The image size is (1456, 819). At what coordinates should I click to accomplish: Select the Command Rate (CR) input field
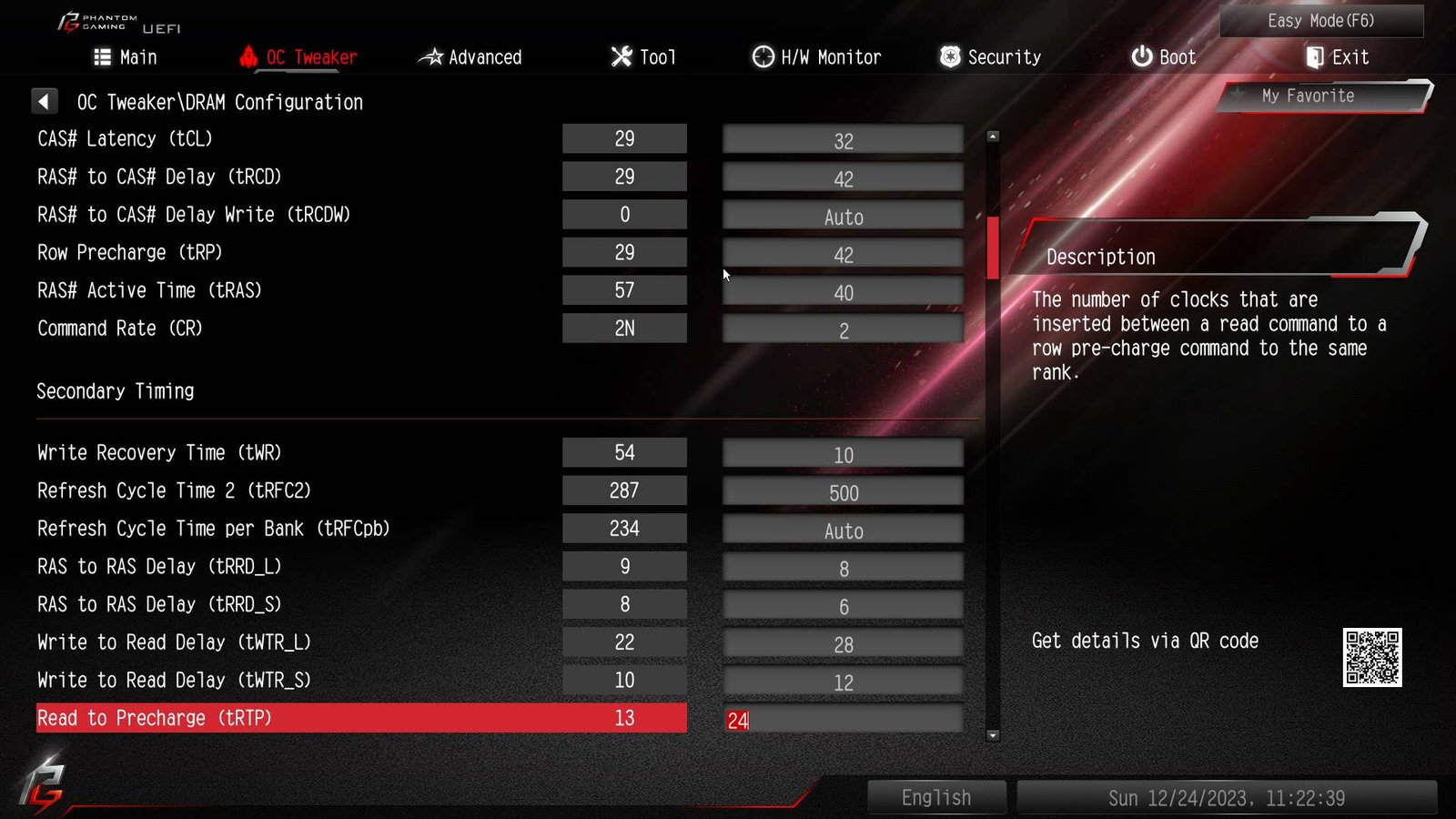point(843,330)
